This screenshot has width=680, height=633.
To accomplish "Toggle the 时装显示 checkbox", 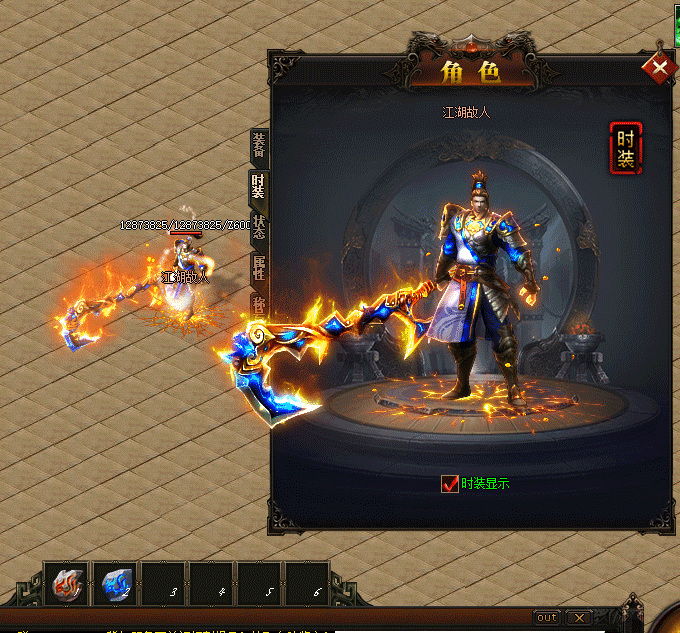I will click(x=450, y=484).
